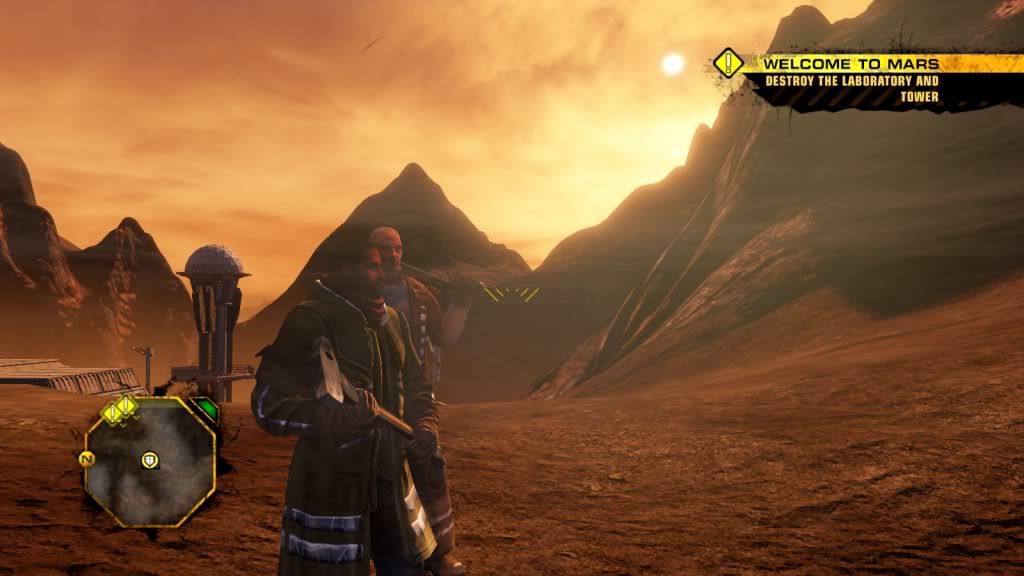Select the shield player marker on the minimap
This screenshot has width=1024, height=576.
pyautogui.click(x=150, y=459)
